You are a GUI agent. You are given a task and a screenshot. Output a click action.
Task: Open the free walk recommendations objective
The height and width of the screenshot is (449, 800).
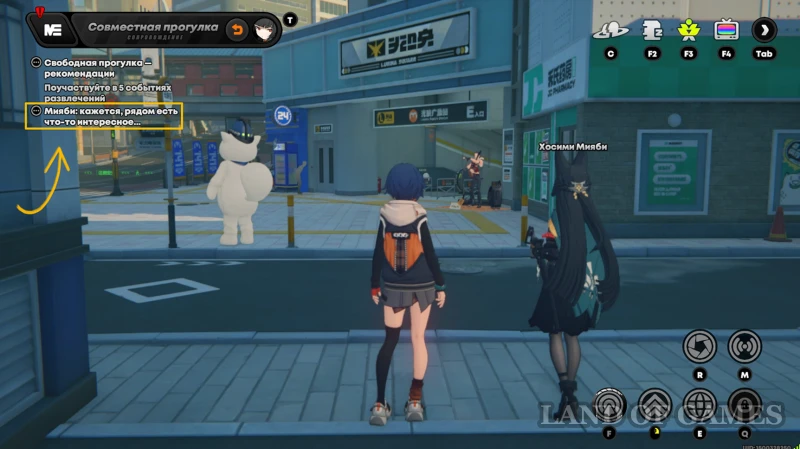97,68
